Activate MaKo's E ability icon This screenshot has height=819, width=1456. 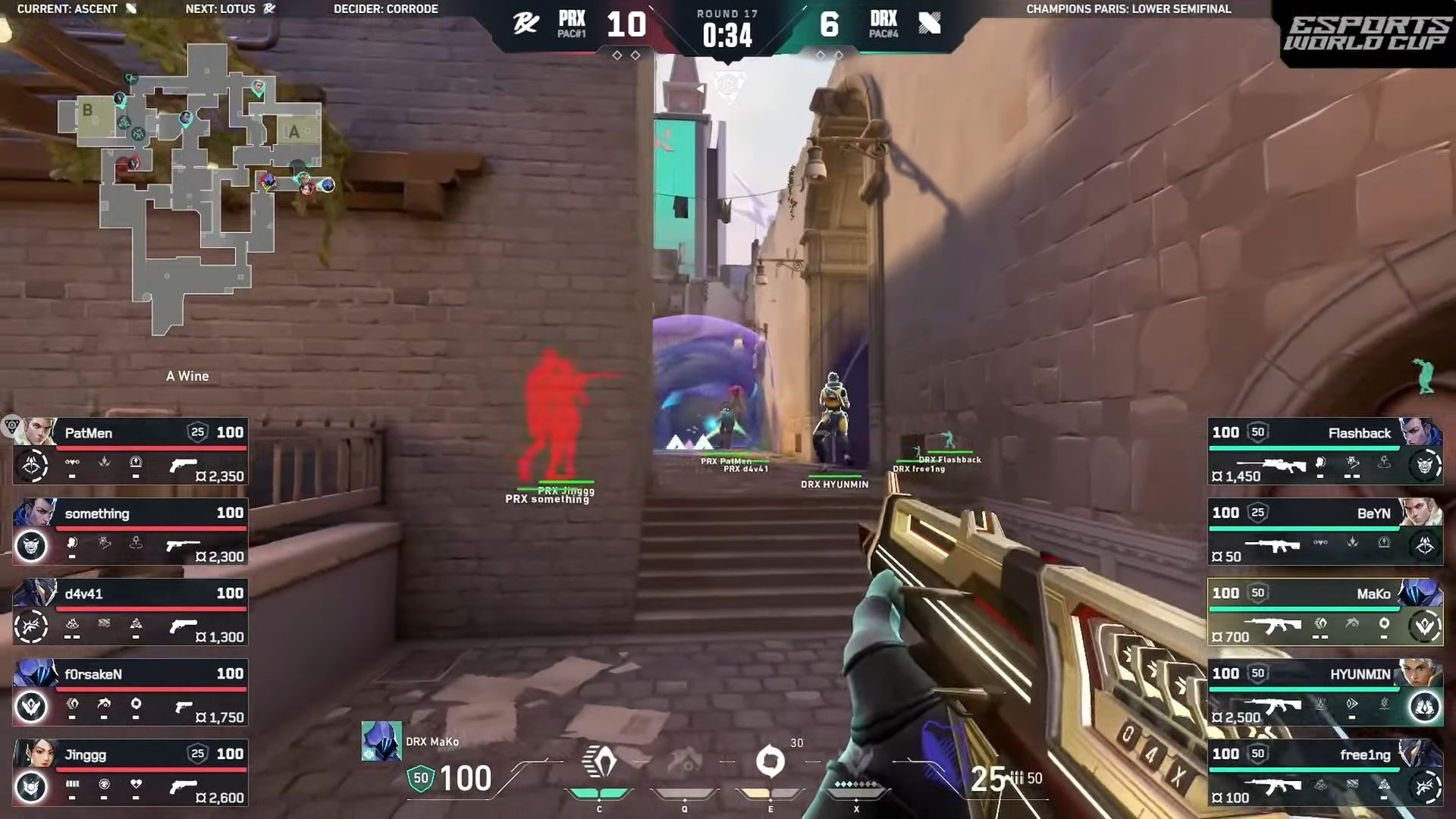(x=770, y=761)
